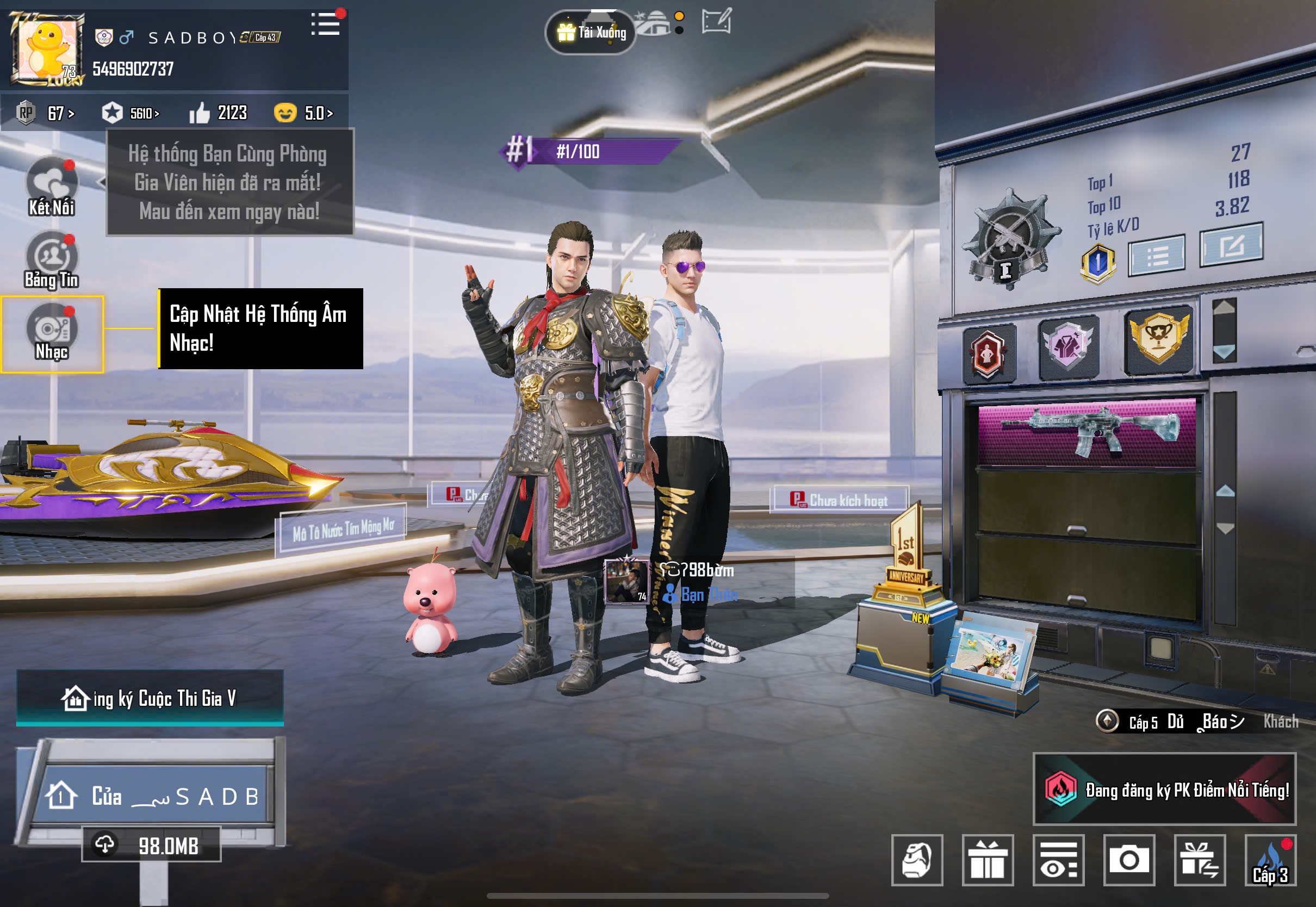
Task: Open the home registration contest banner
Action: click(150, 698)
